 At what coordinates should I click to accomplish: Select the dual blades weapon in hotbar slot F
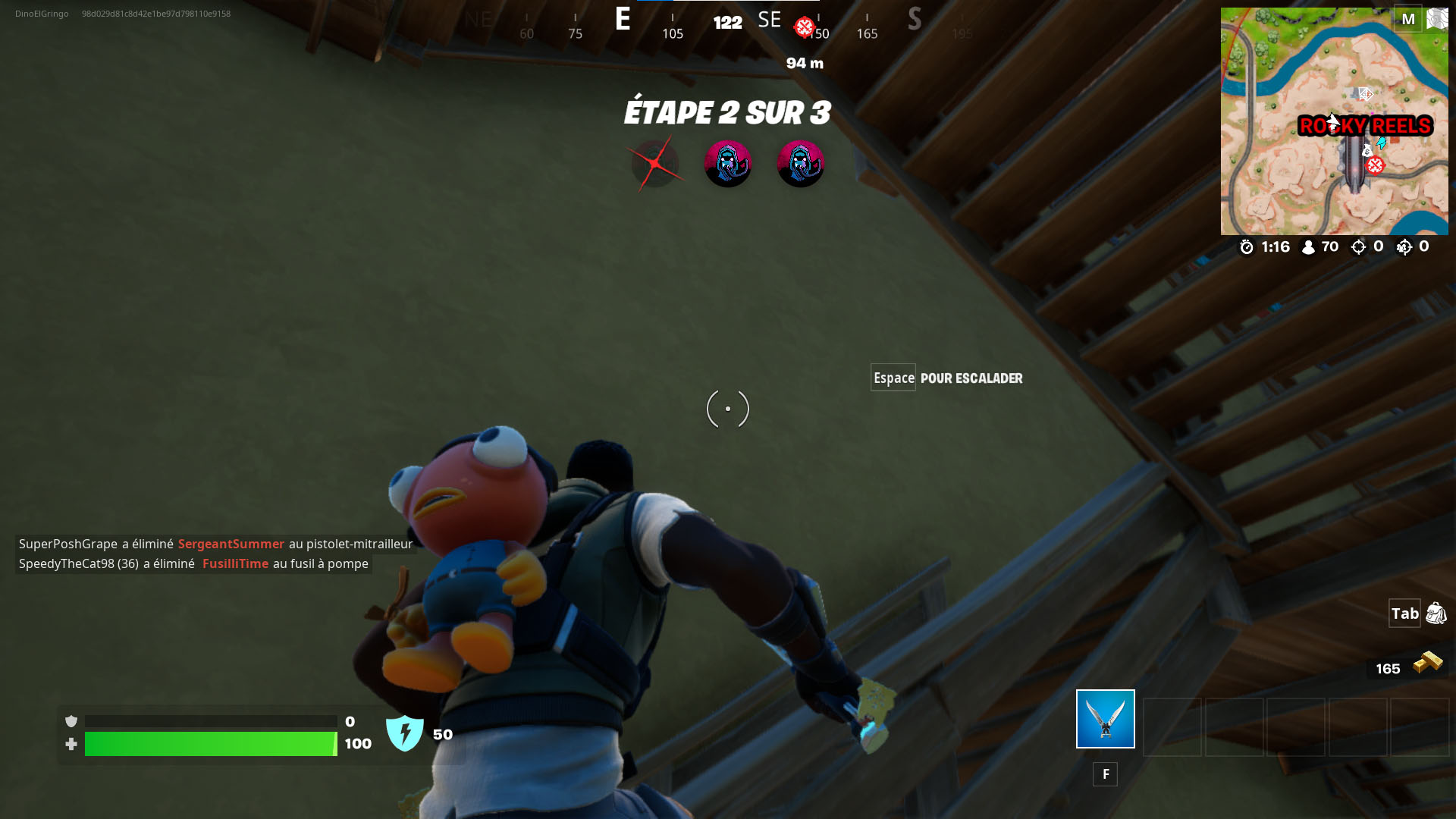[1104, 718]
